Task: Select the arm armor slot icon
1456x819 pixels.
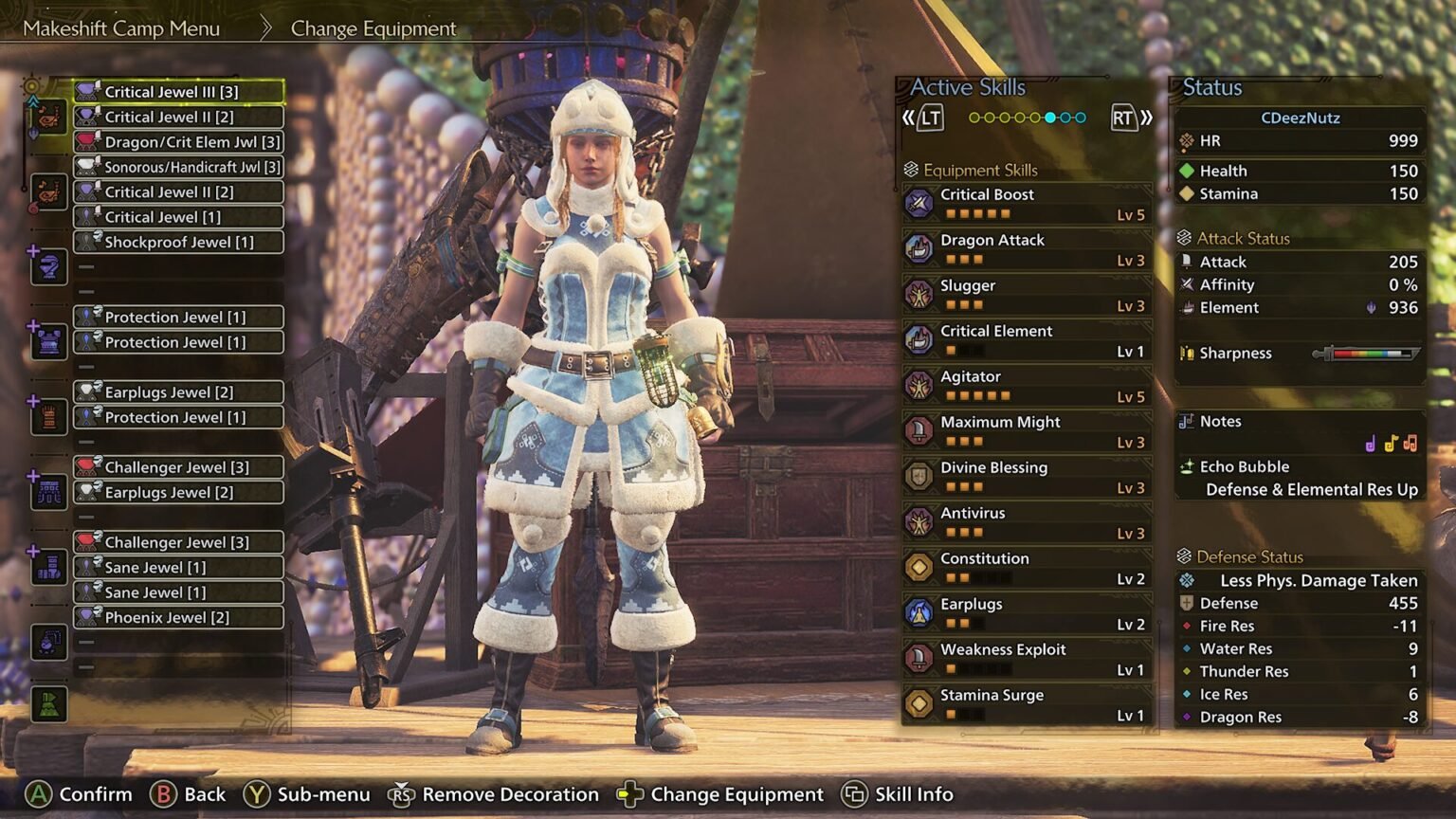Action: pyautogui.click(x=47, y=417)
